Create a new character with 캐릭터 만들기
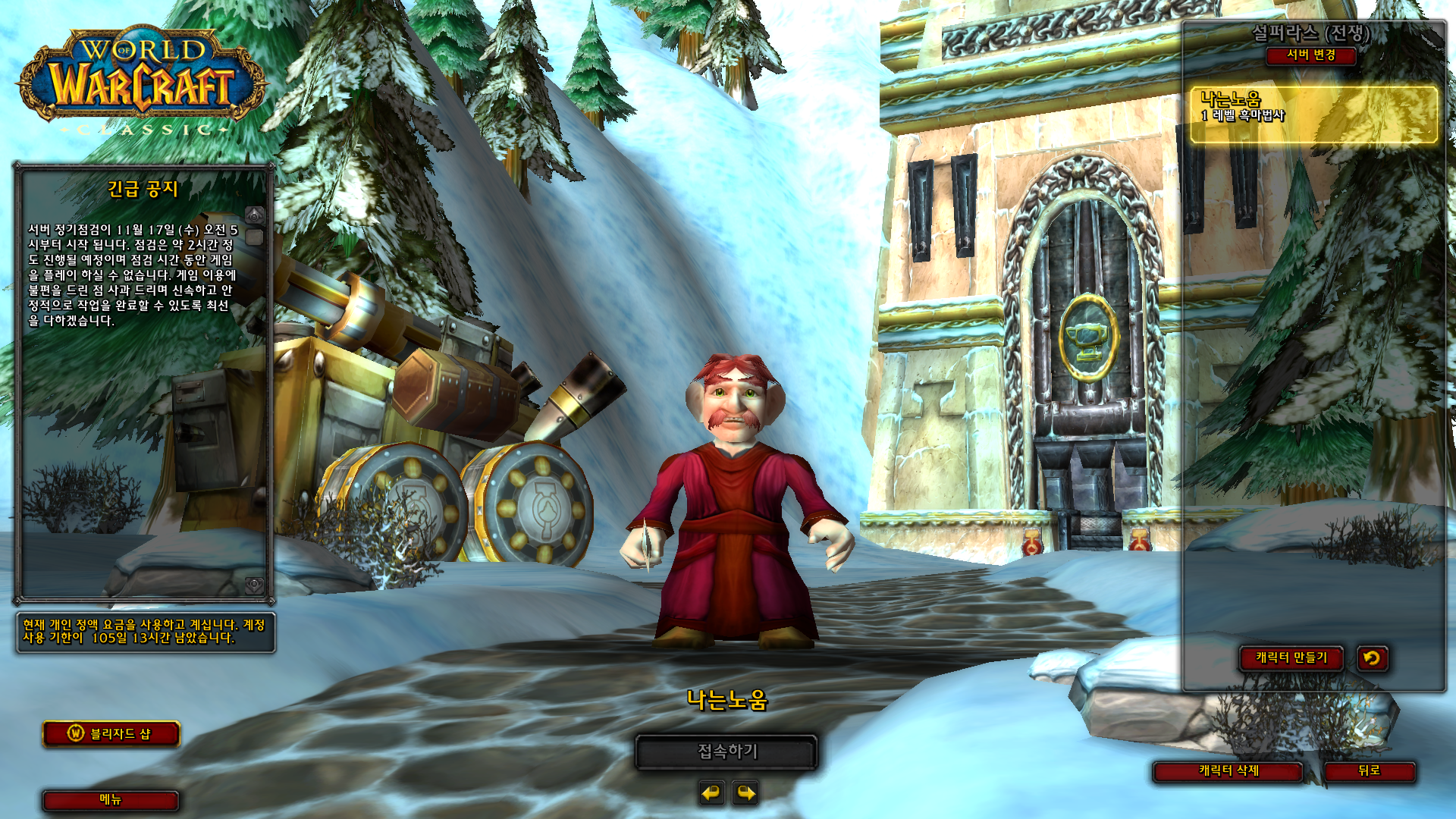 [x=1291, y=658]
